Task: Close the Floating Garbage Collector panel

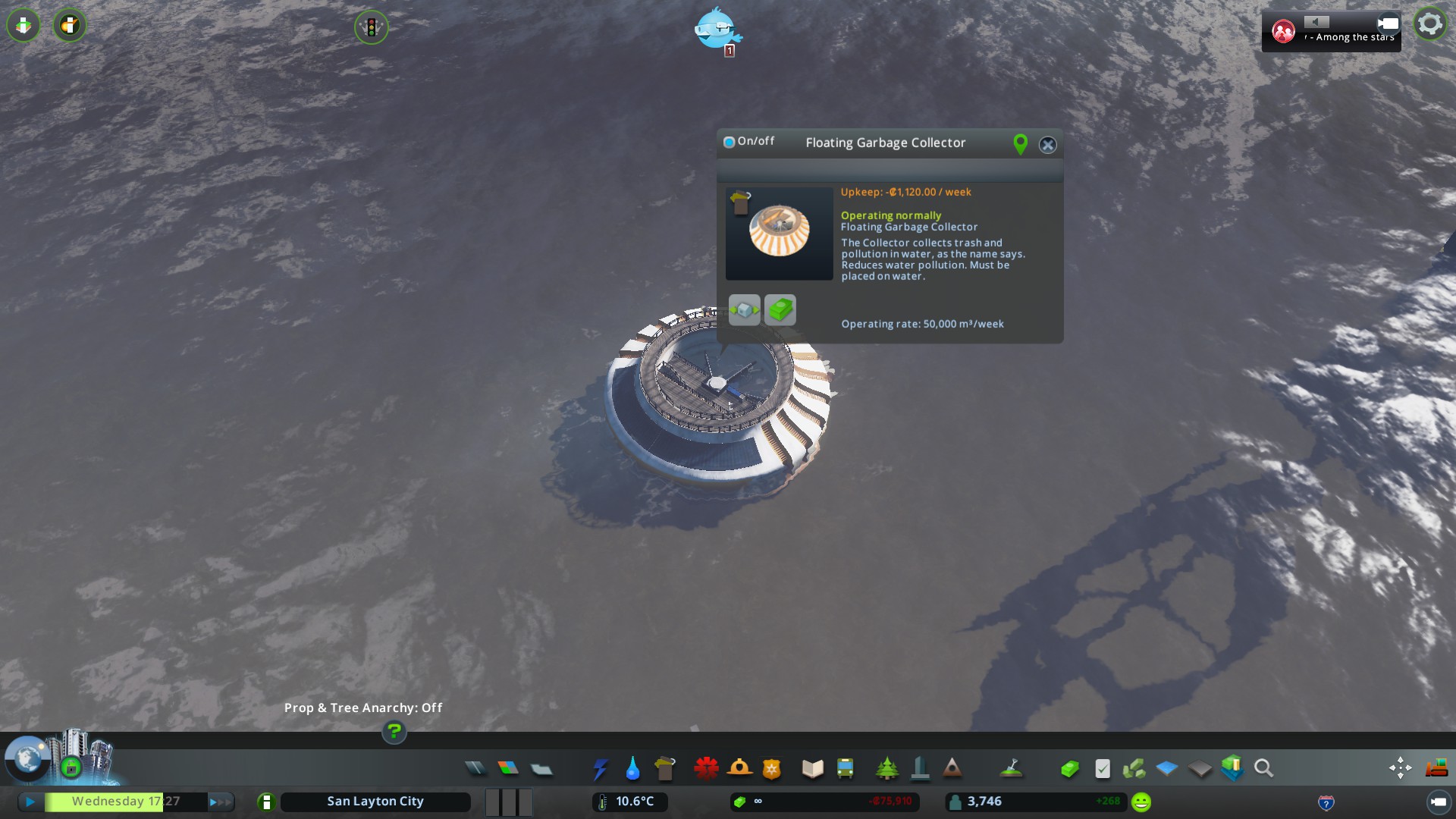Action: [x=1047, y=145]
